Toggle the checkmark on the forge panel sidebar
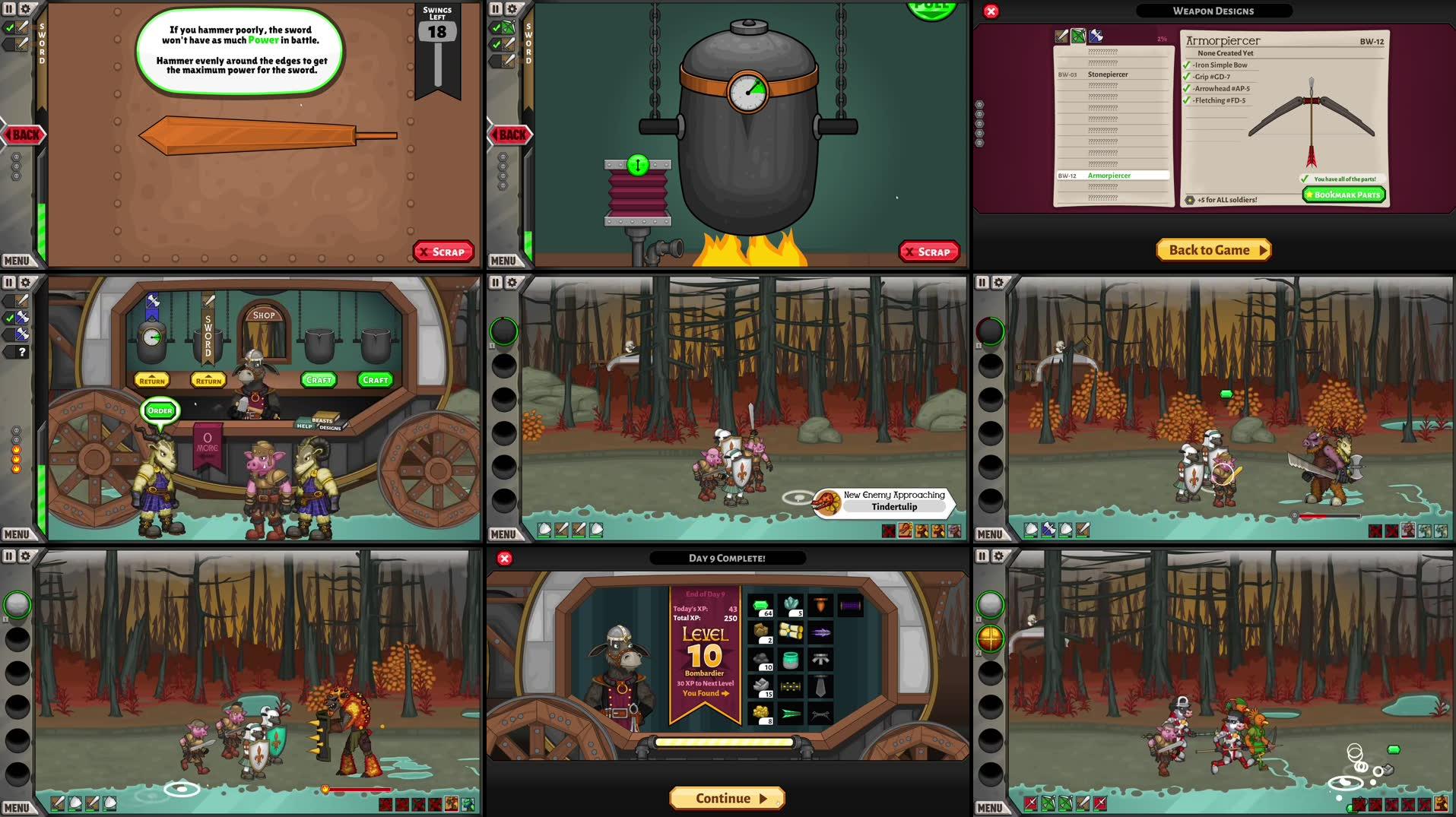The image size is (1456, 817). click(496, 28)
